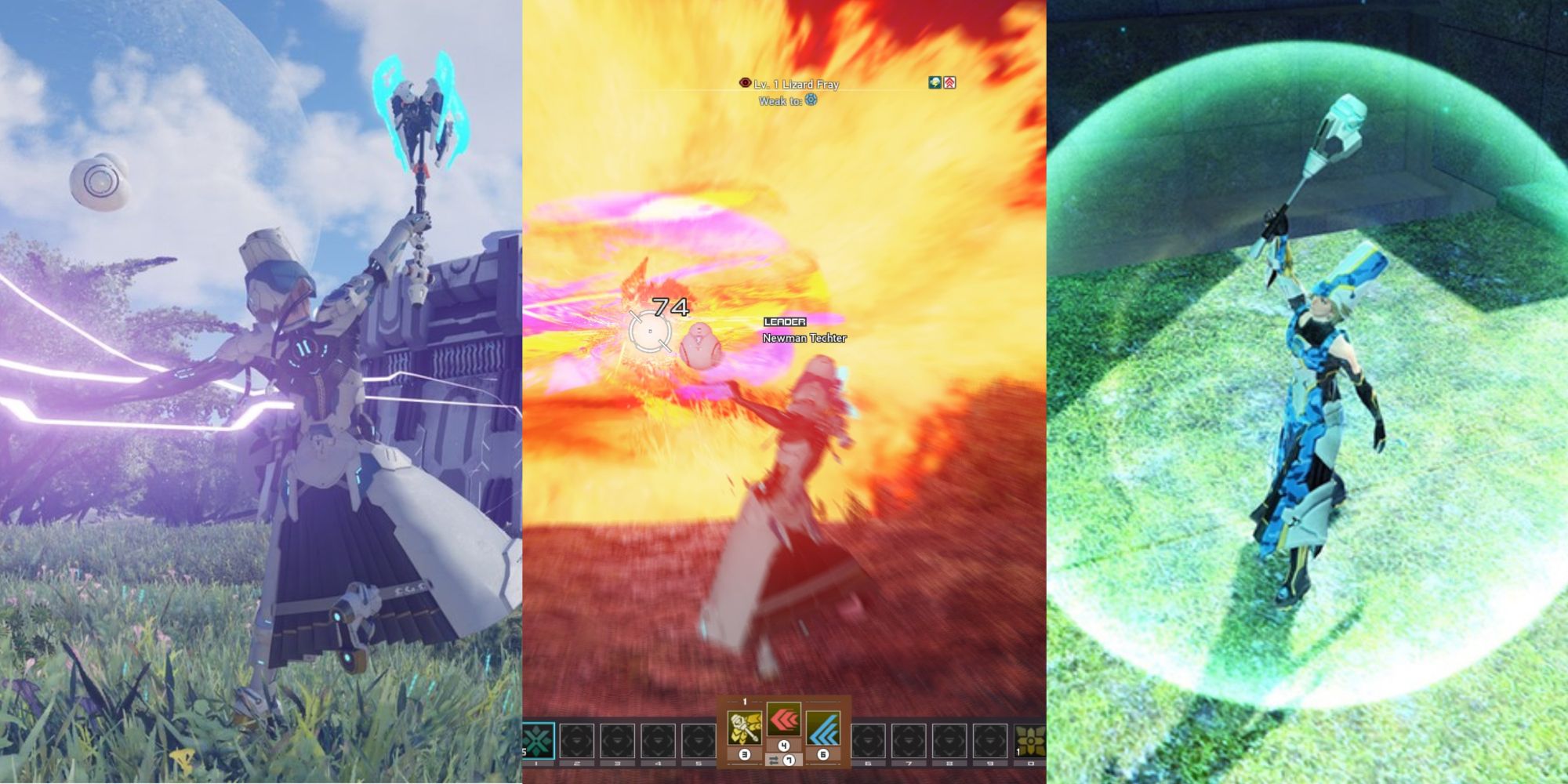The height and width of the screenshot is (784, 1568).
Task: Click the green storm weather icon near the nameplate
Action: (935, 82)
